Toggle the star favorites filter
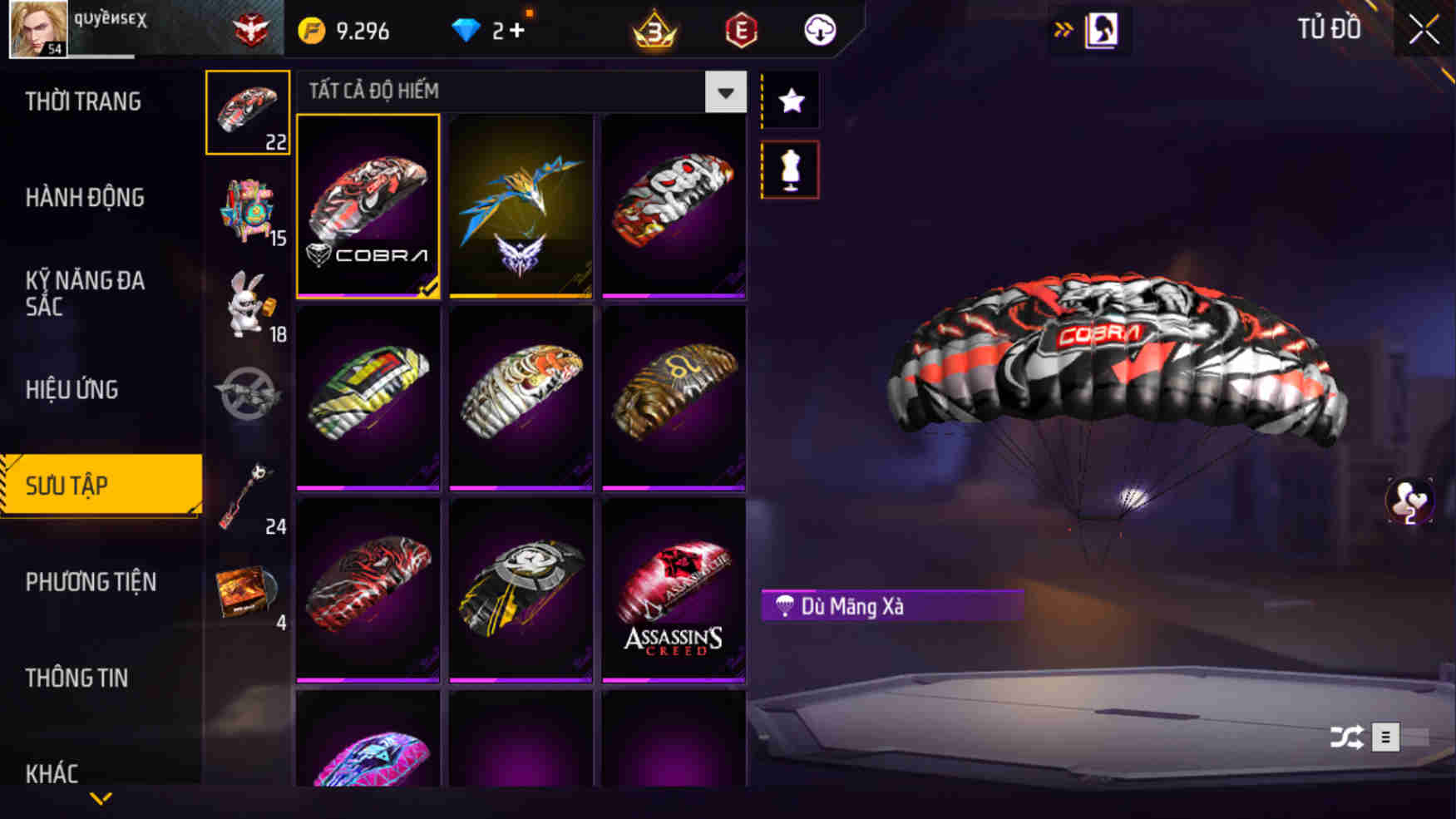Image resolution: width=1456 pixels, height=819 pixels. click(x=791, y=100)
